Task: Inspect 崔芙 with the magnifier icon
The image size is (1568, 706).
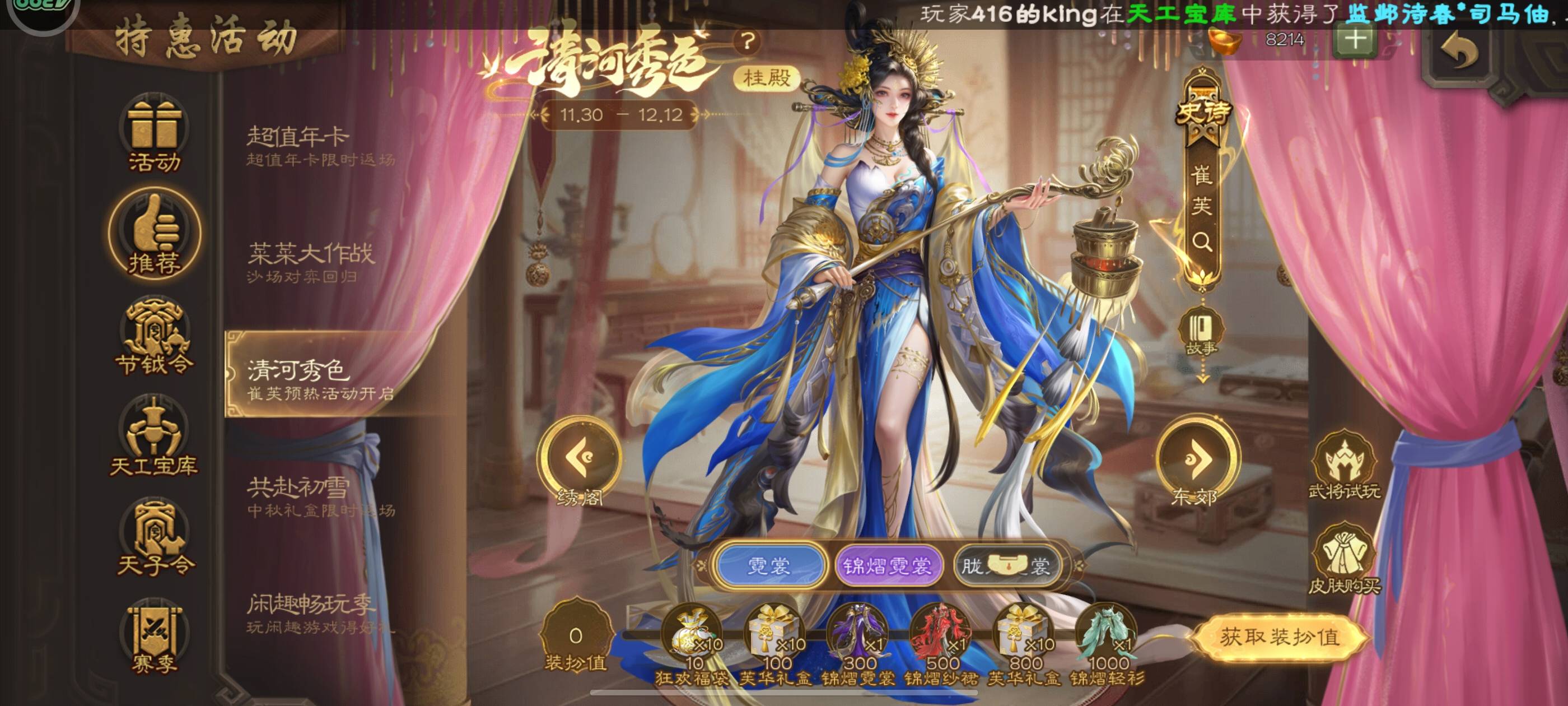Action: click(x=1202, y=243)
